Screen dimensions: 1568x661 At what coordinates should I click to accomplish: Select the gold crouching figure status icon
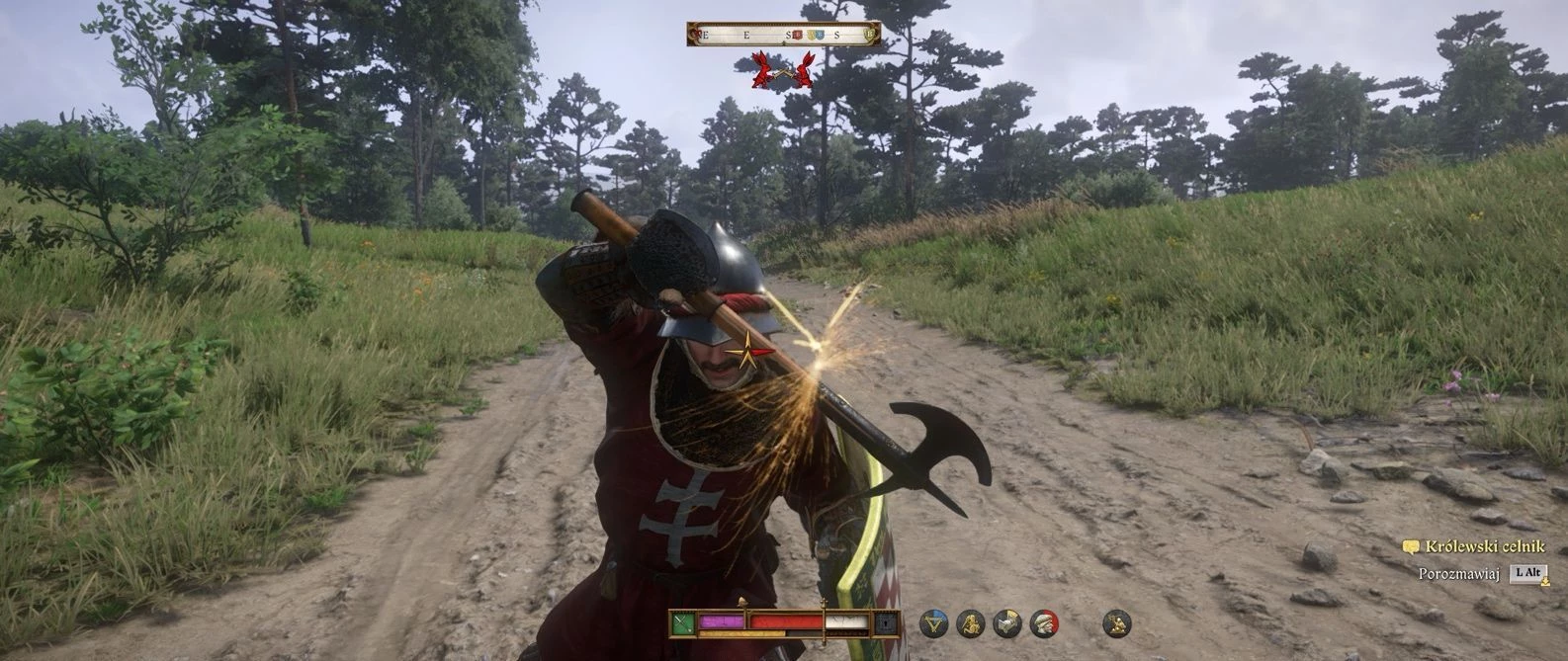(971, 623)
